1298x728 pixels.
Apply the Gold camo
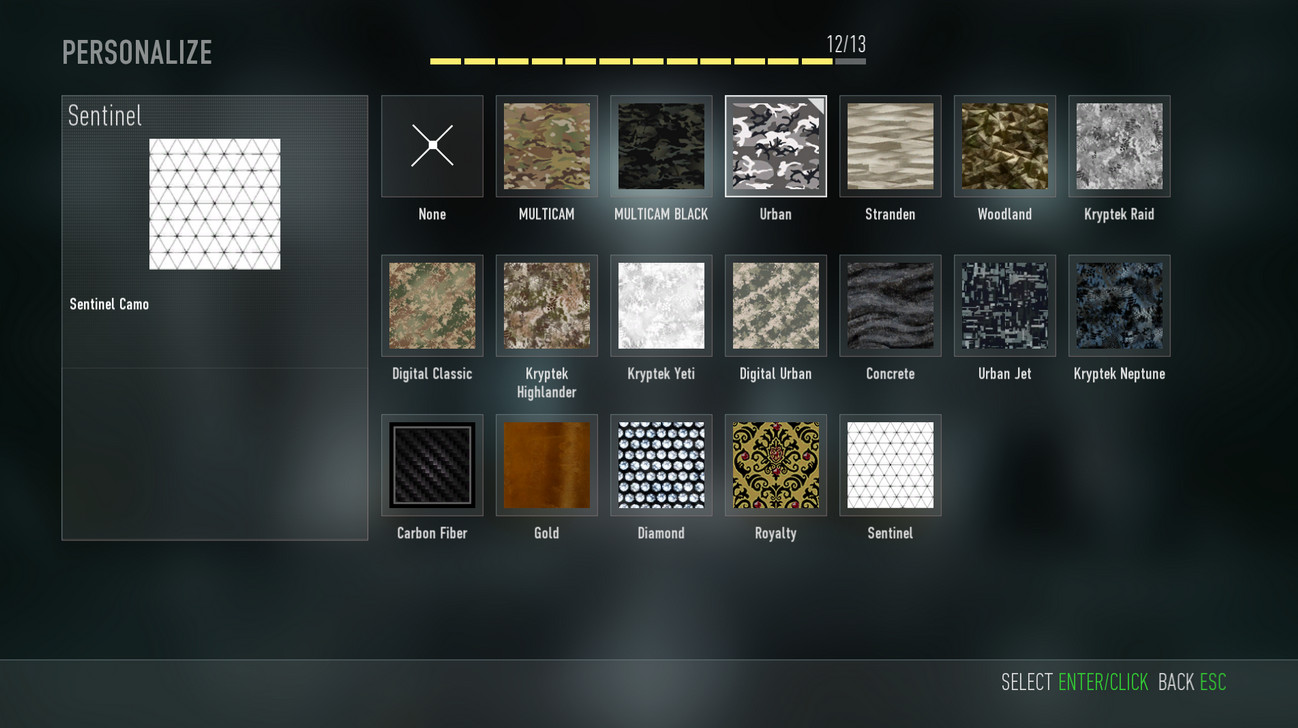546,465
